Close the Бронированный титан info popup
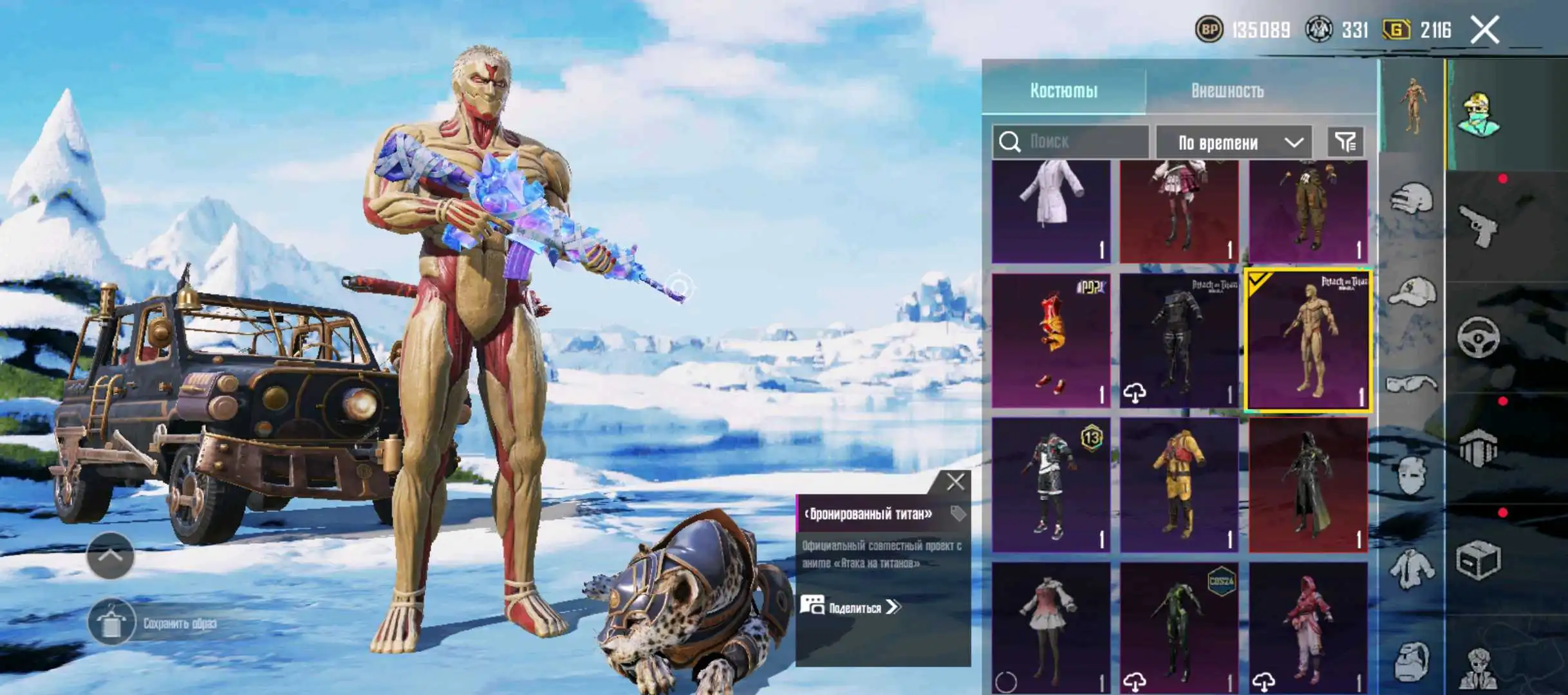1568x695 pixels. point(955,482)
